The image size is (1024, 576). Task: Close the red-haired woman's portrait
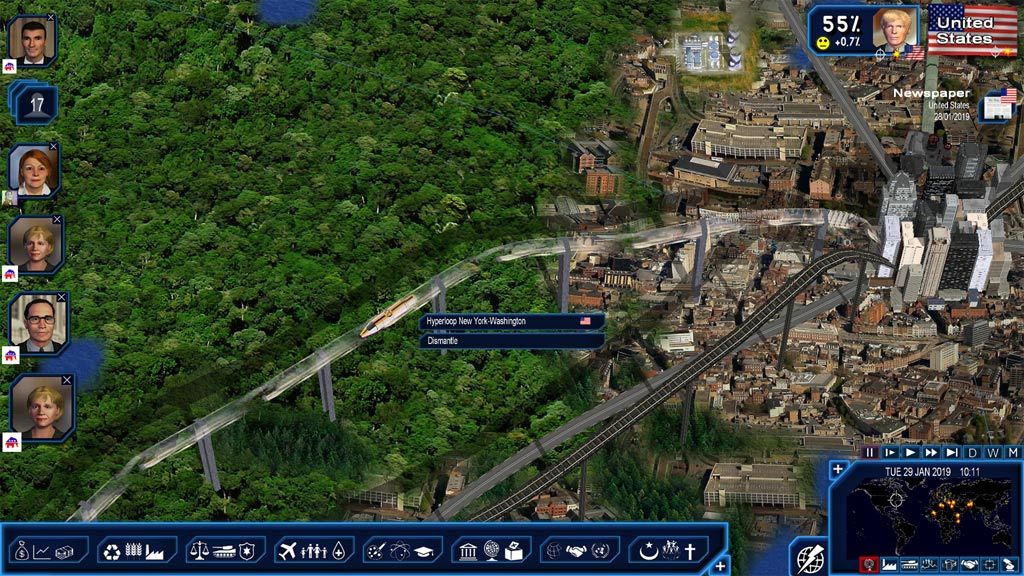(x=55, y=148)
